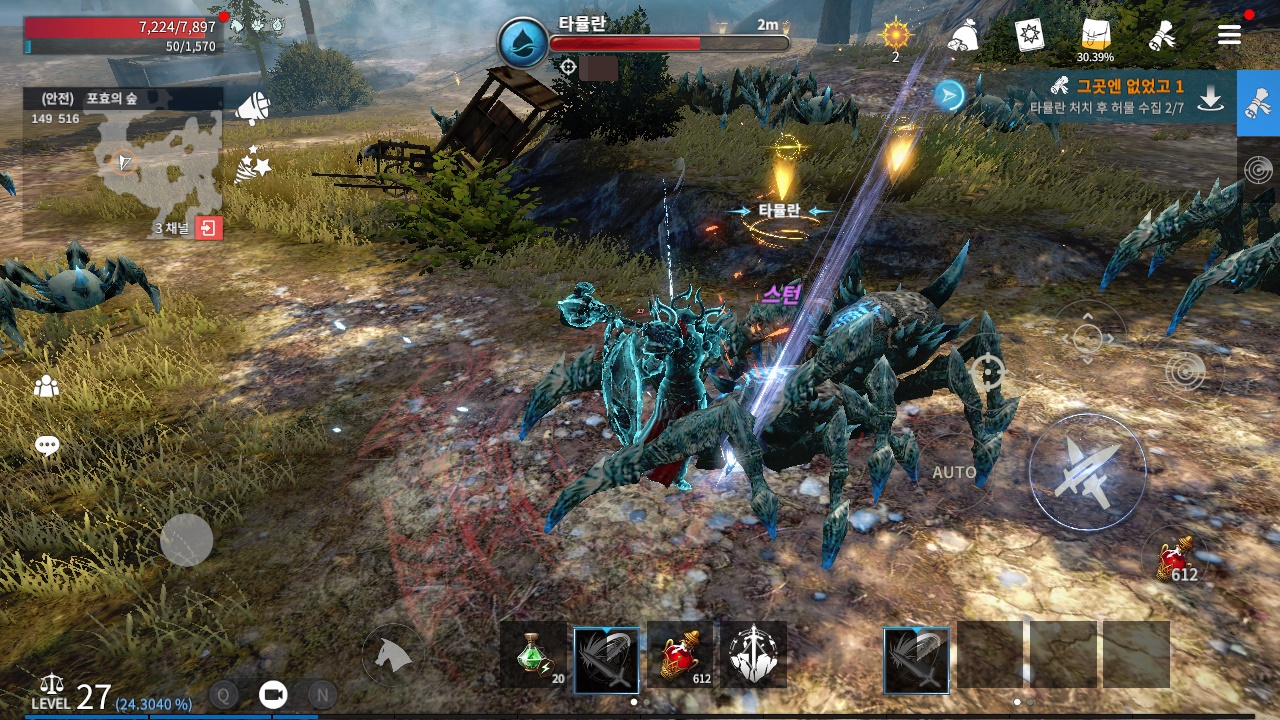The image size is (1280, 720).
Task: Open the chat speech bubble
Action: click(47, 446)
